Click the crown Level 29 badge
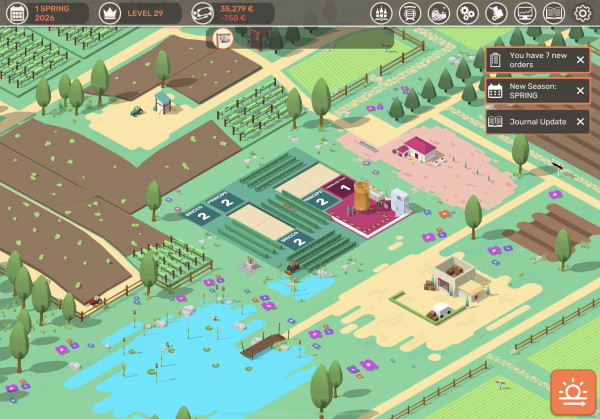 (139, 13)
